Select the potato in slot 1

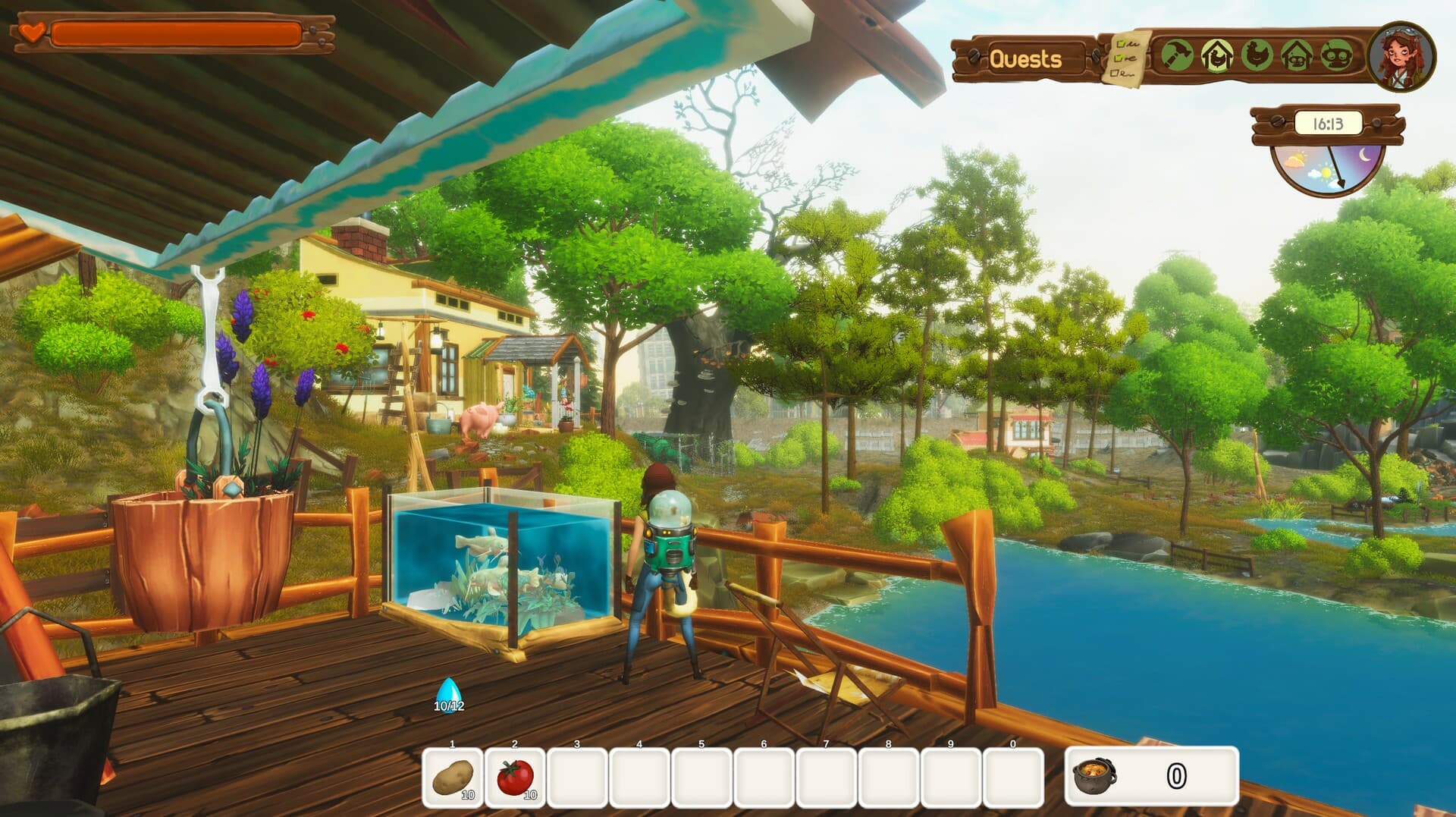click(x=453, y=775)
